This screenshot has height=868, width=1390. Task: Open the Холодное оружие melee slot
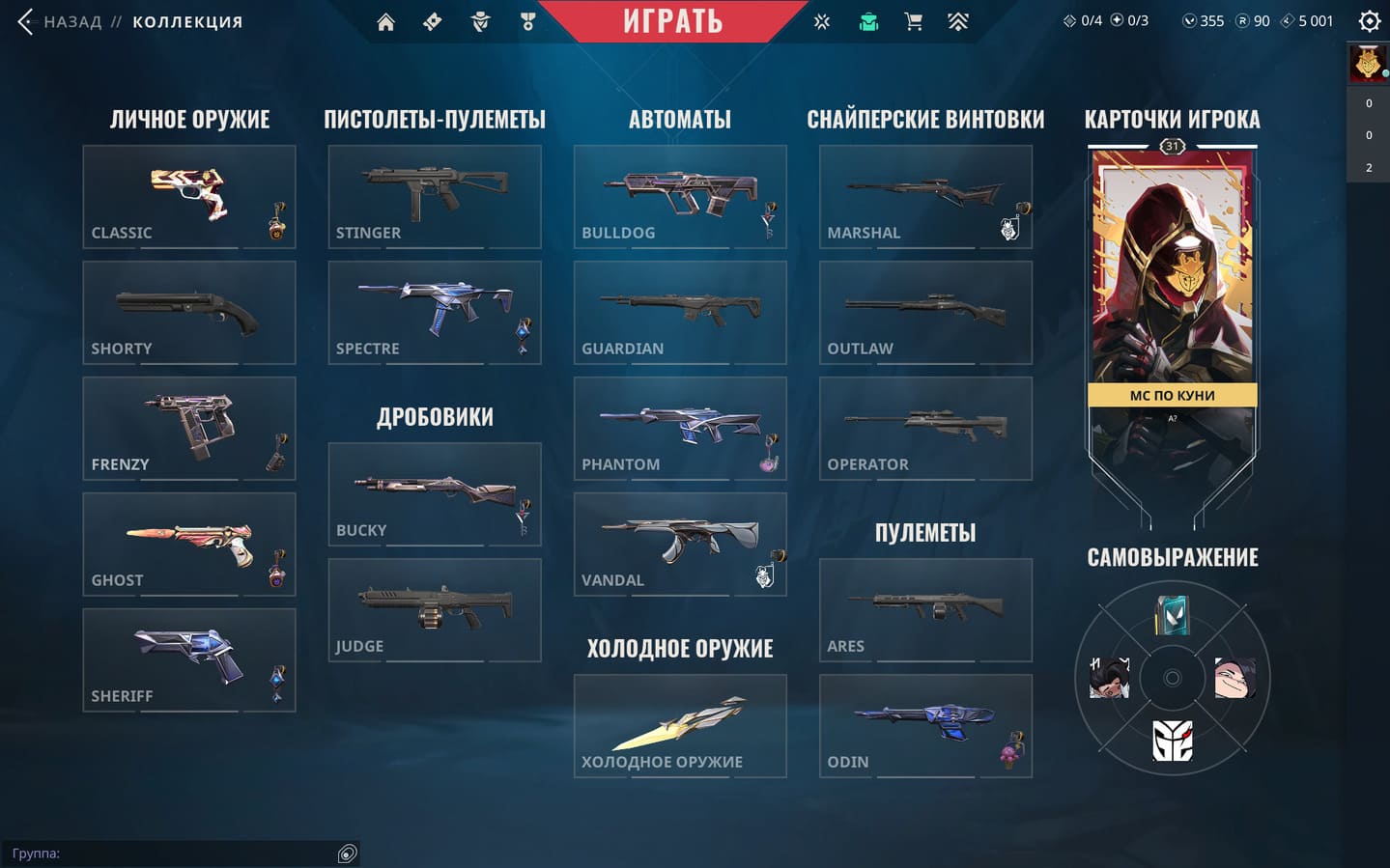[679, 726]
